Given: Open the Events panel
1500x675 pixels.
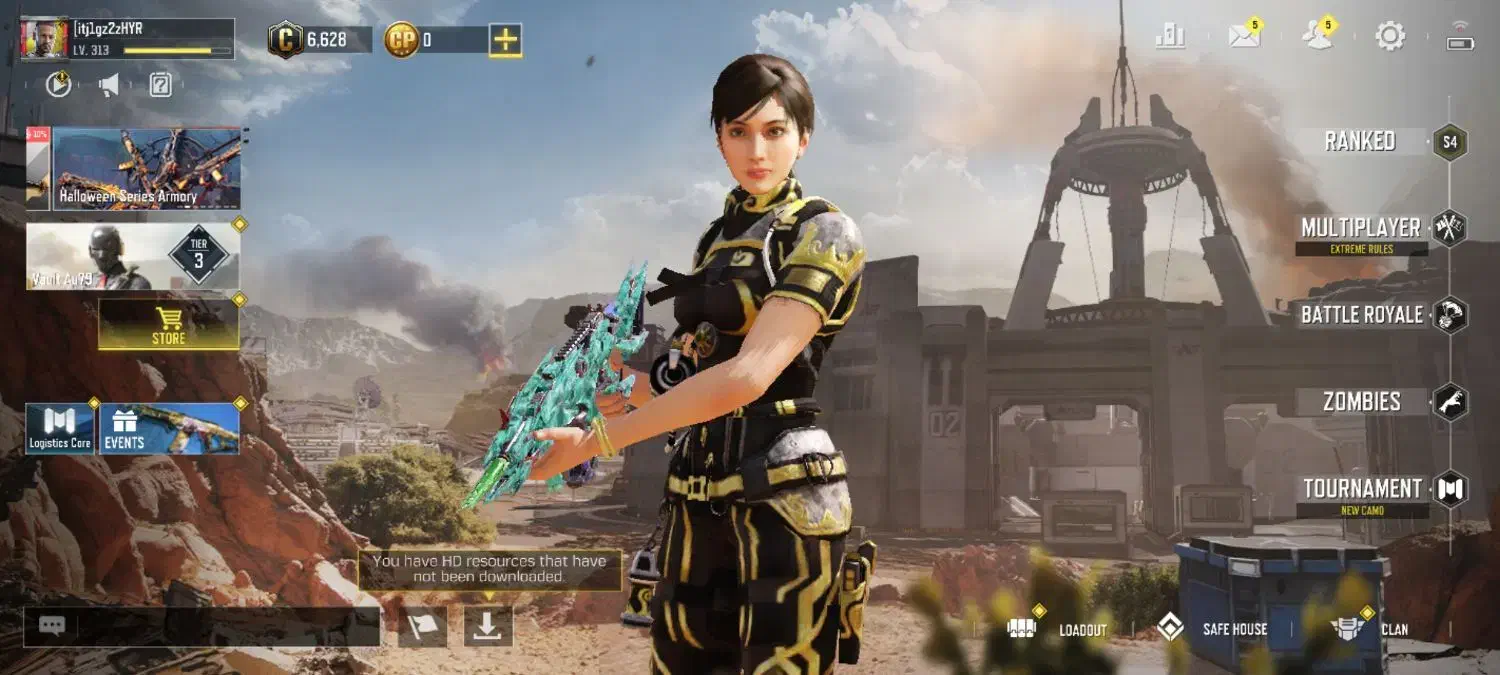Looking at the screenshot, I should tap(183, 429).
